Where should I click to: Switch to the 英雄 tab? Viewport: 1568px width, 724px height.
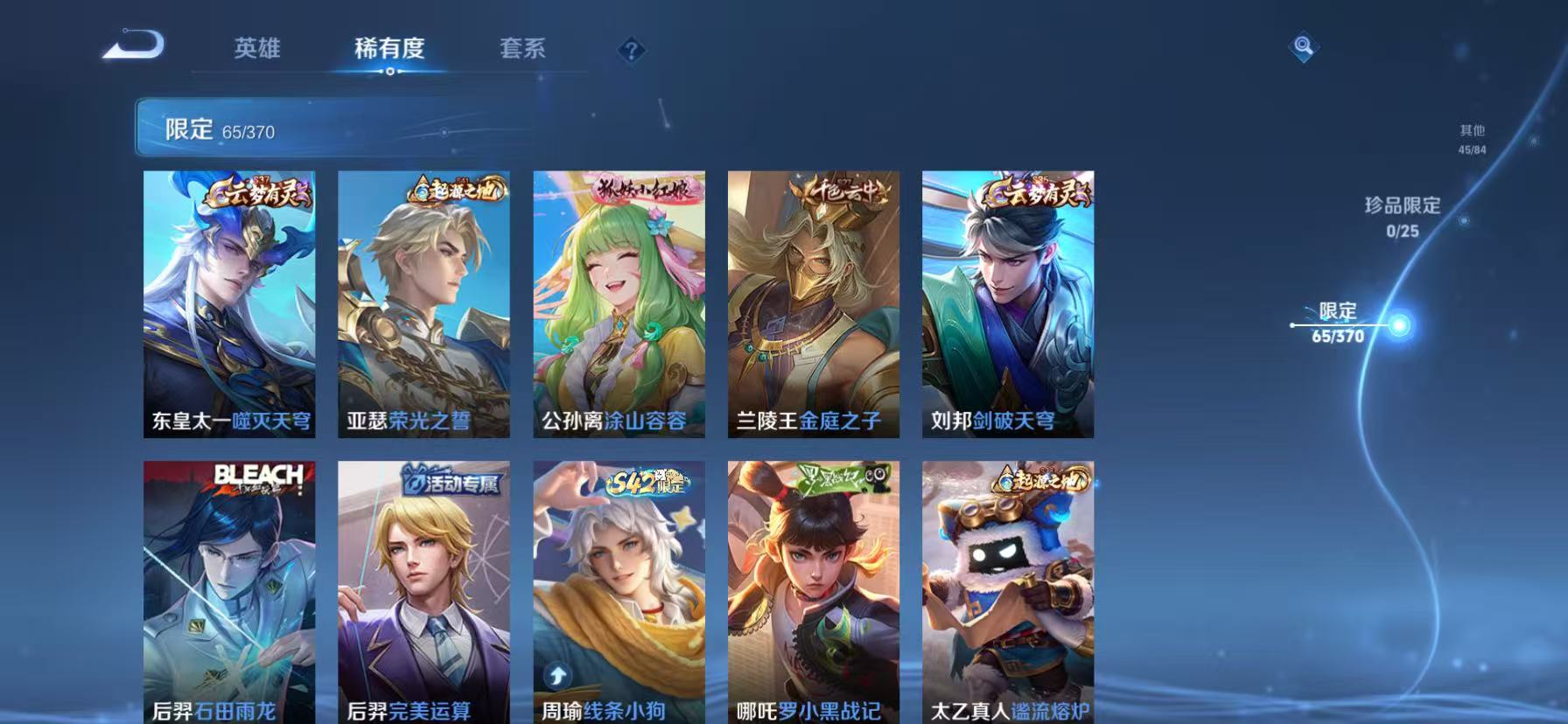click(x=258, y=50)
